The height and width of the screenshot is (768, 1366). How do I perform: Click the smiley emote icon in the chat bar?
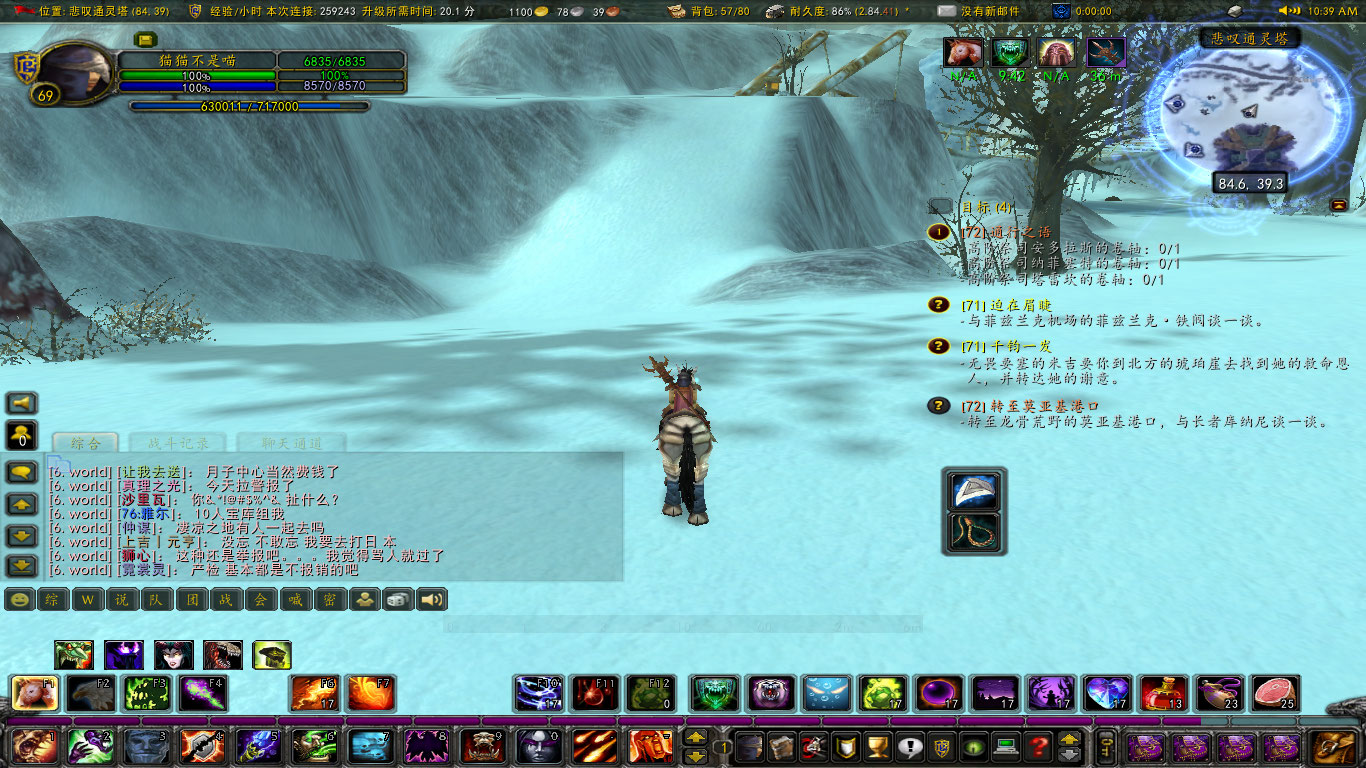click(x=18, y=601)
